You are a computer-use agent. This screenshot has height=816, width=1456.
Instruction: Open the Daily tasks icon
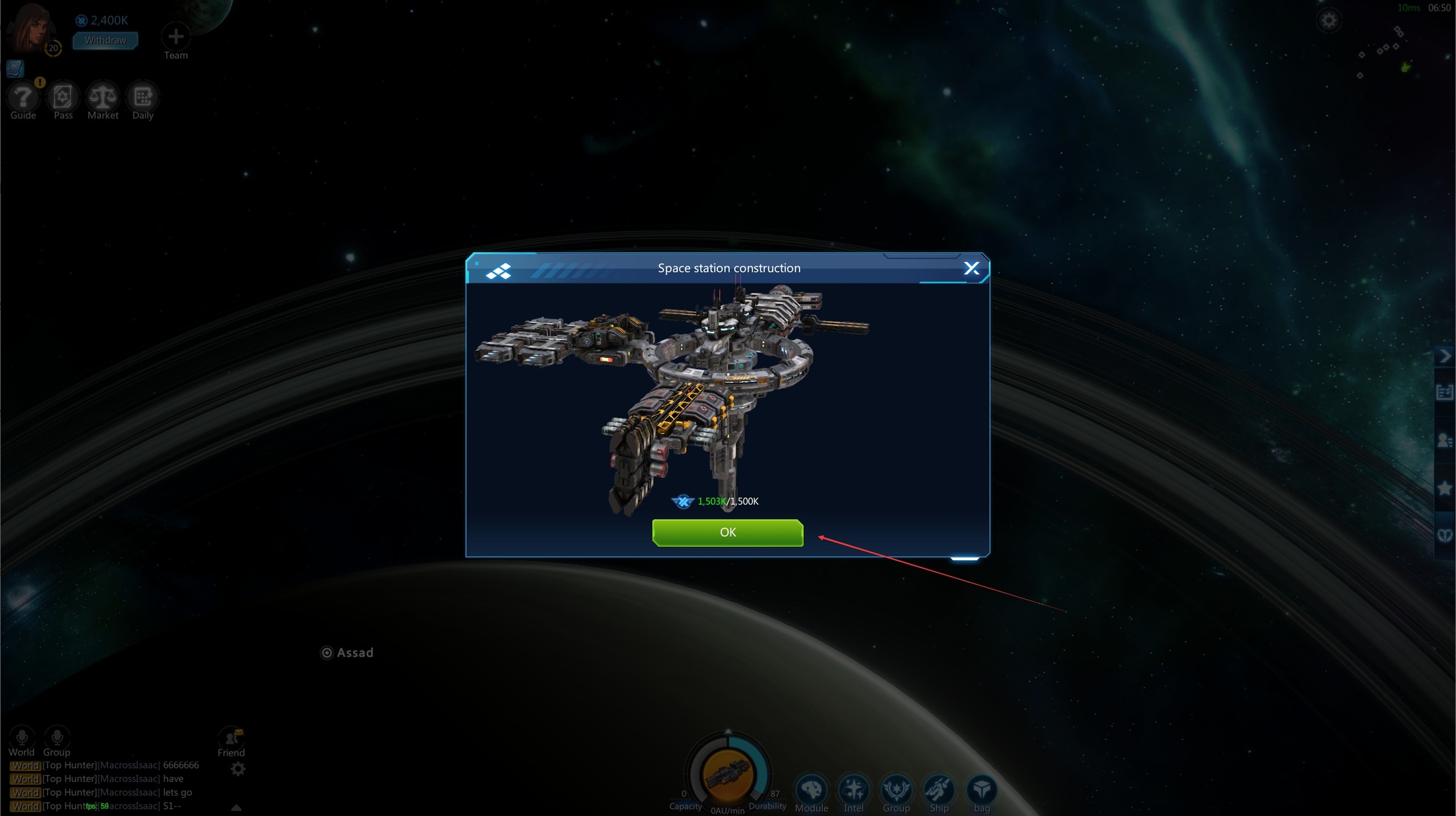(143, 97)
